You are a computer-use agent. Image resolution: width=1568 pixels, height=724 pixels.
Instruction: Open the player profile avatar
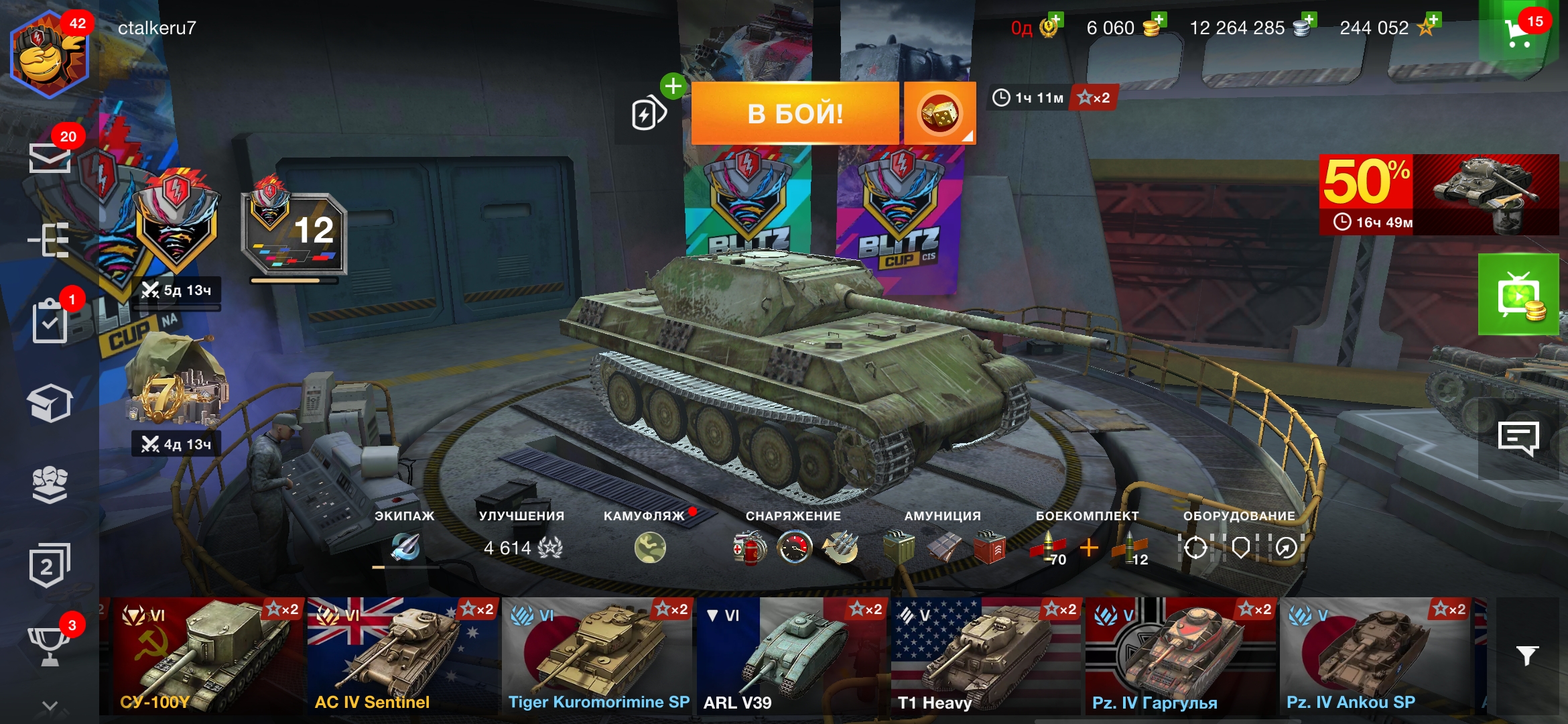pos(48,54)
